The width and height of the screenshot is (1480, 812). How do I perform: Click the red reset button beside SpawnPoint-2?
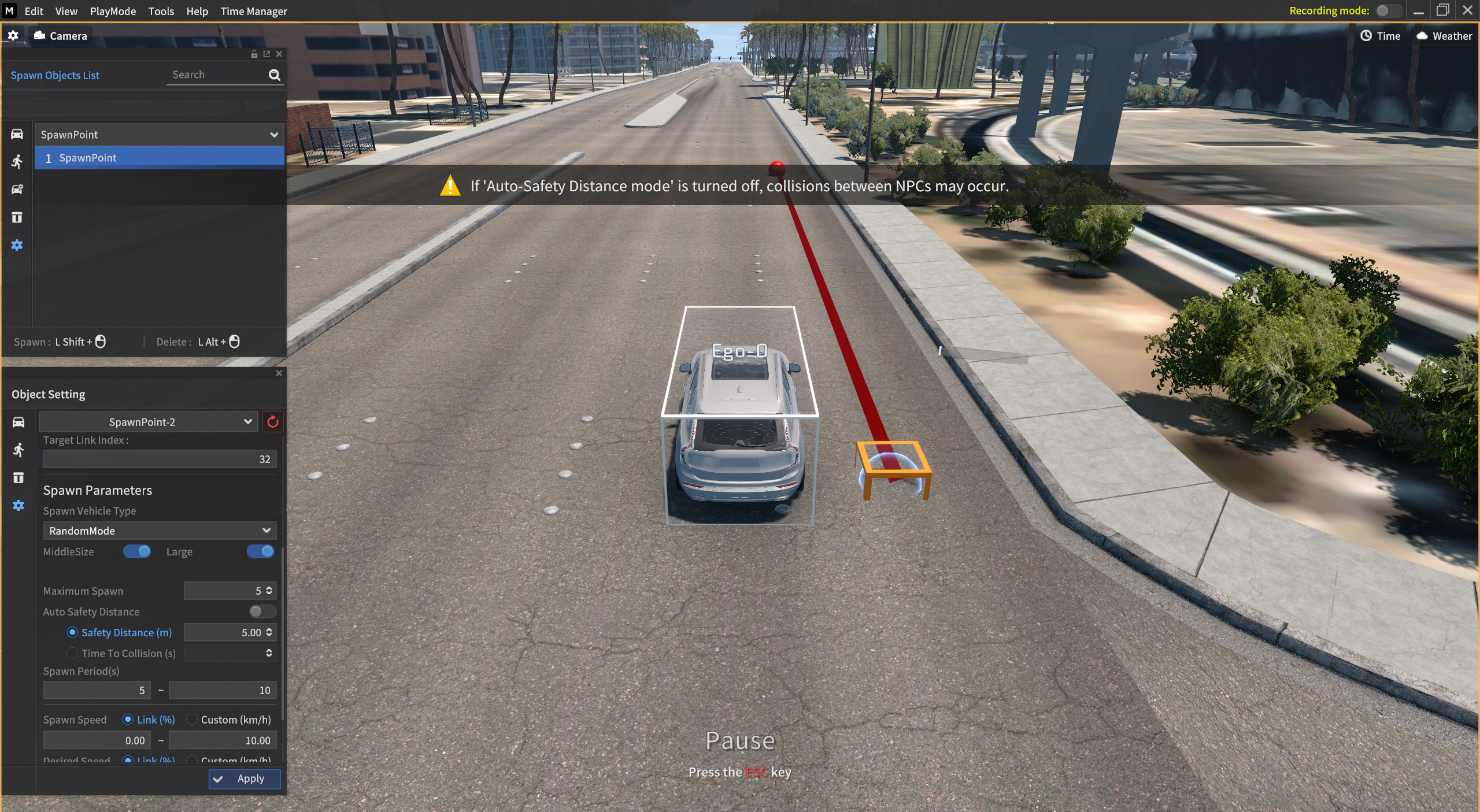[272, 422]
